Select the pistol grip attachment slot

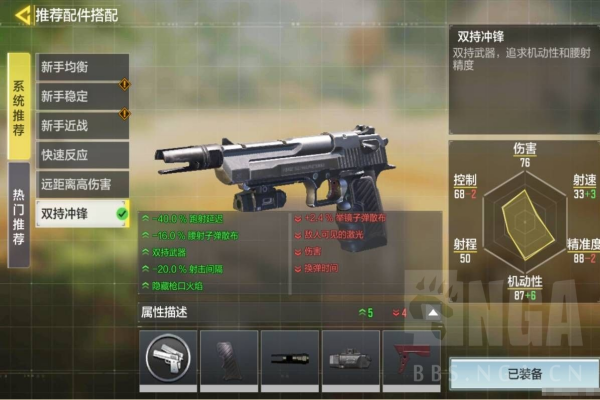229,357
